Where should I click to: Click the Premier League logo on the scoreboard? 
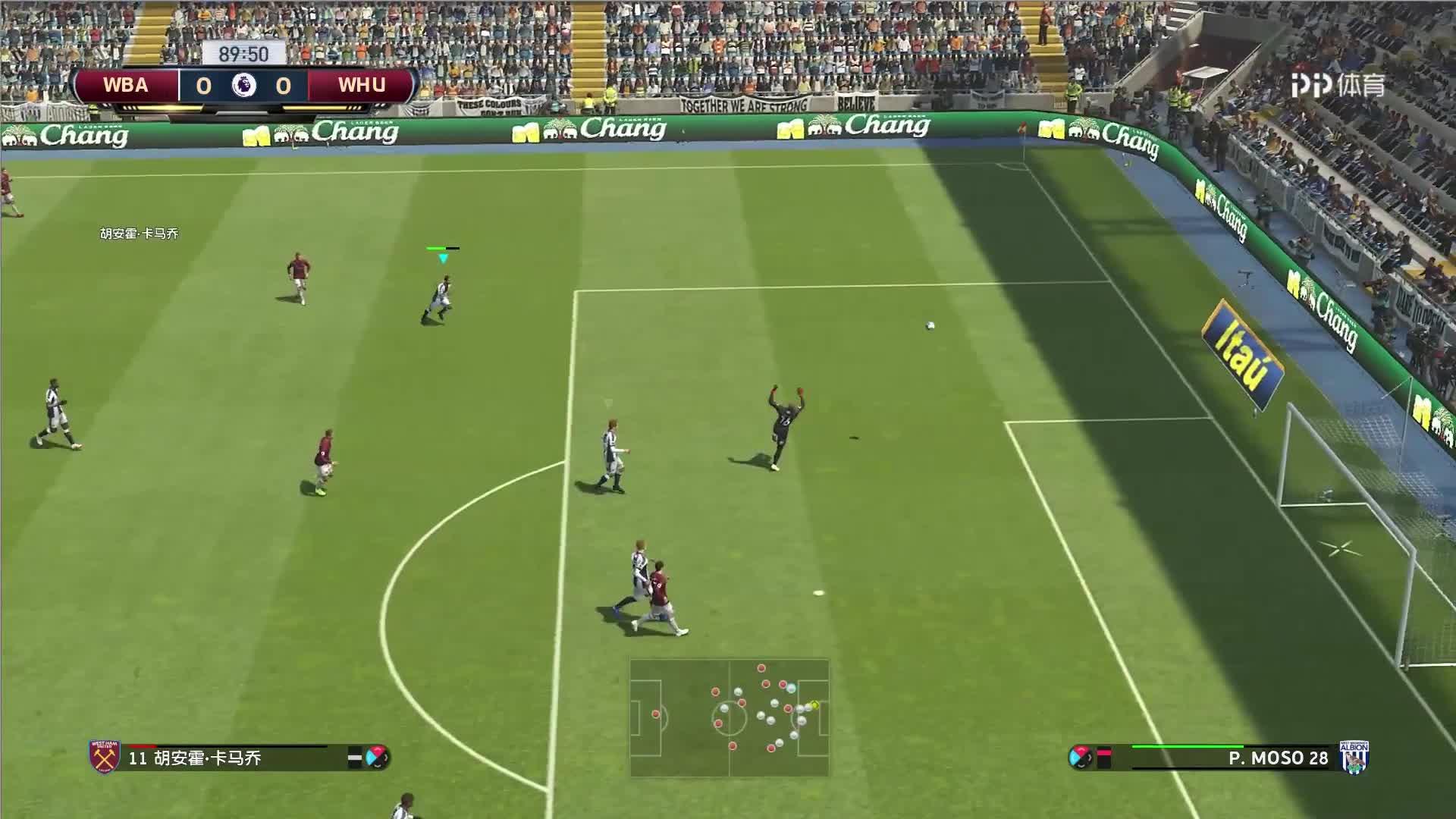pyautogui.click(x=243, y=85)
